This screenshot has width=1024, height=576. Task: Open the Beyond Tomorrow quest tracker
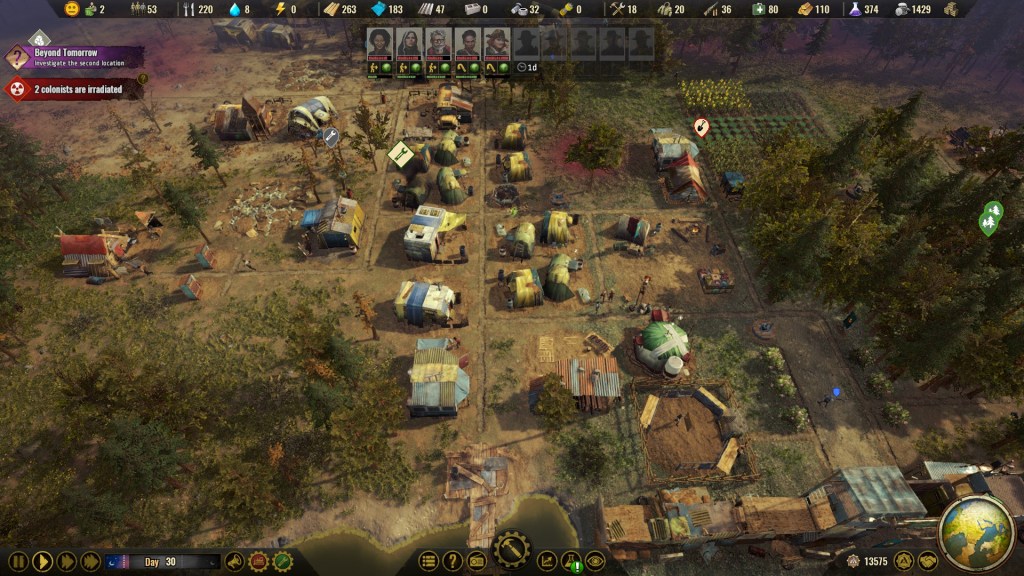pyautogui.click(x=75, y=57)
